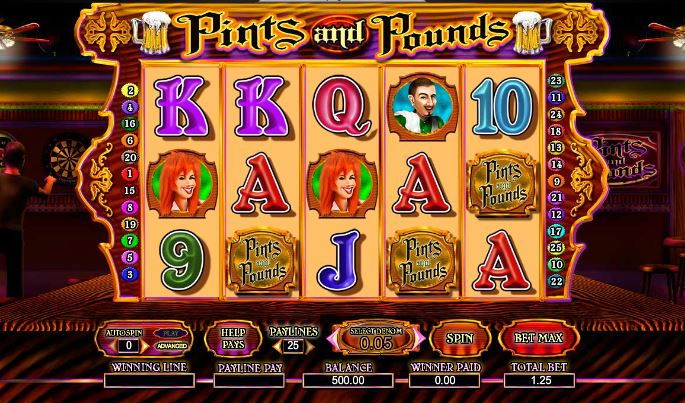Image resolution: width=685 pixels, height=403 pixels.
Task: Click the auto spin count field
Action: [x=127, y=346]
